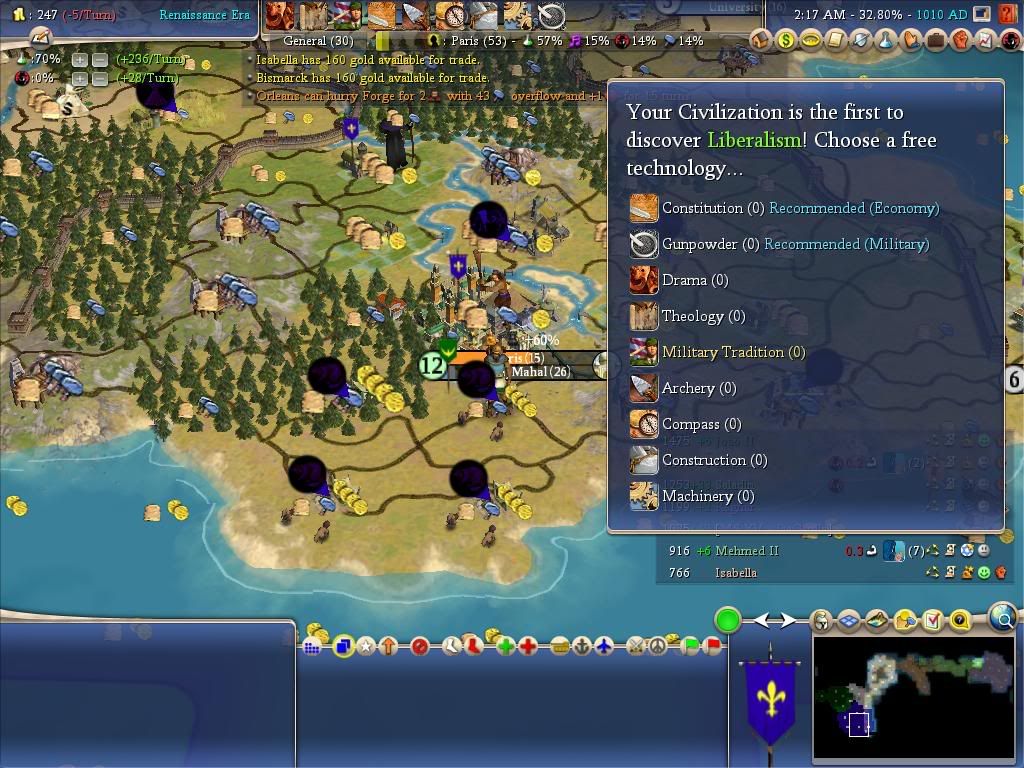Pick Drama as the free tech
Screen dimensions: 1024x768
tap(684, 280)
